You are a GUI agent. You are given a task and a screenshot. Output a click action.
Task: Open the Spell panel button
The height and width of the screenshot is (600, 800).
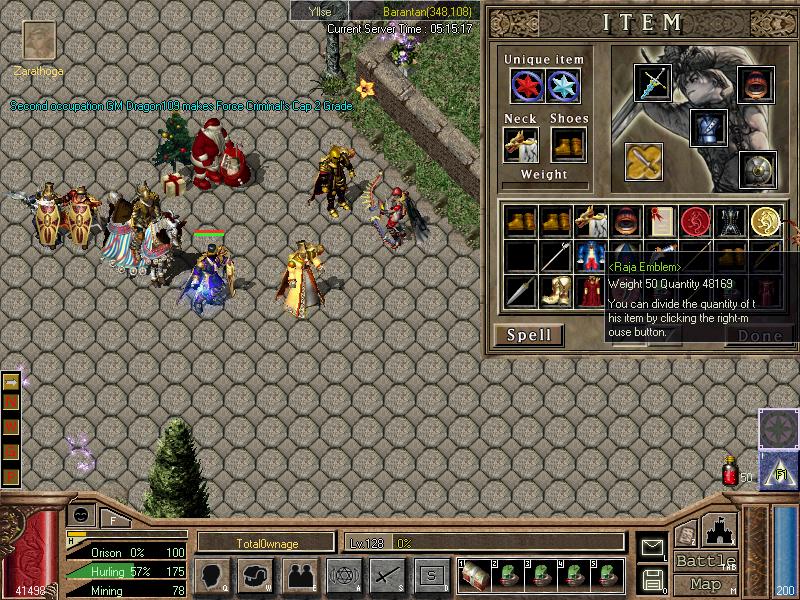tap(528, 335)
